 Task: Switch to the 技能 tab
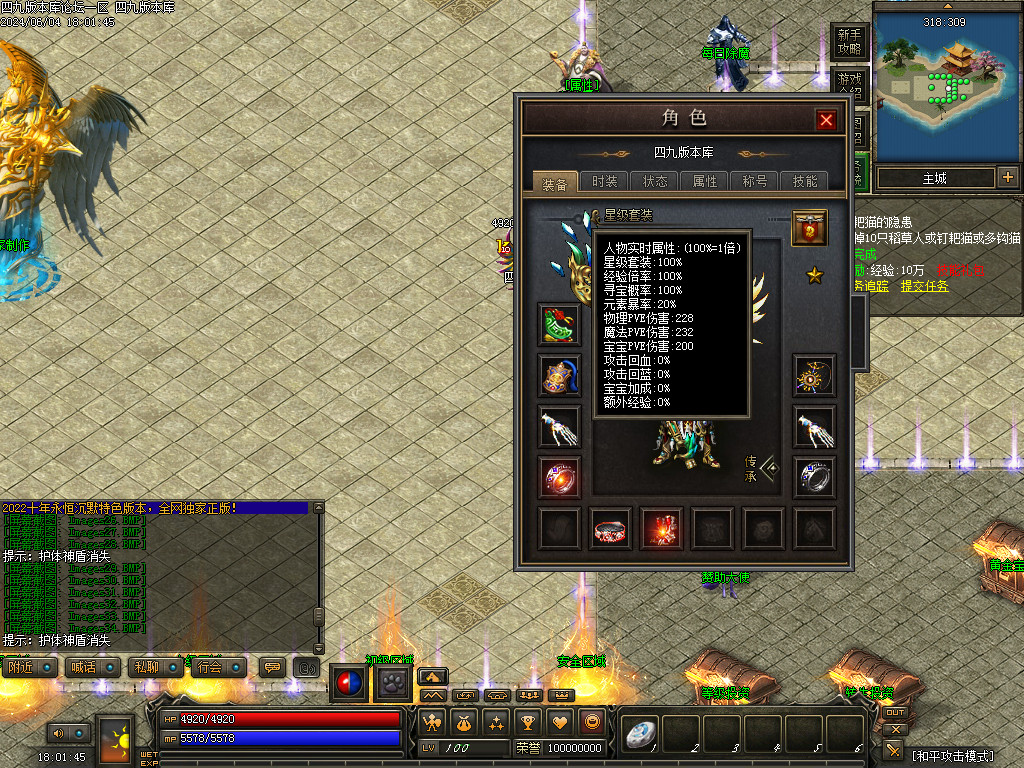(805, 181)
